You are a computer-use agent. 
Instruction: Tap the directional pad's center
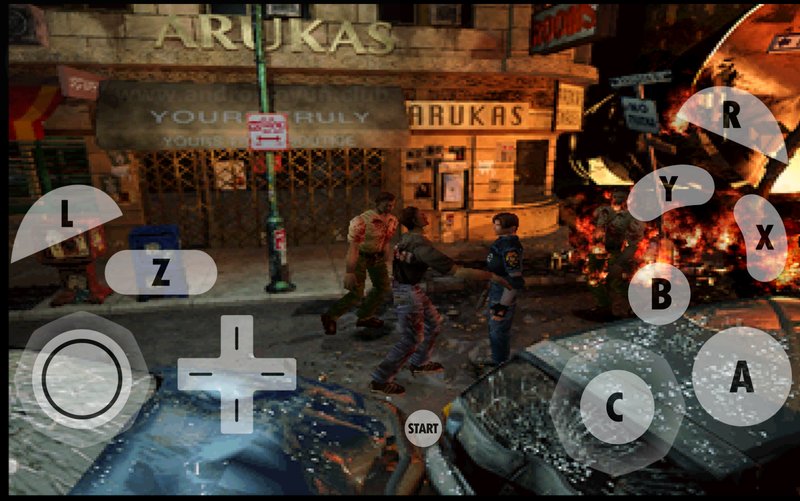coord(237,375)
